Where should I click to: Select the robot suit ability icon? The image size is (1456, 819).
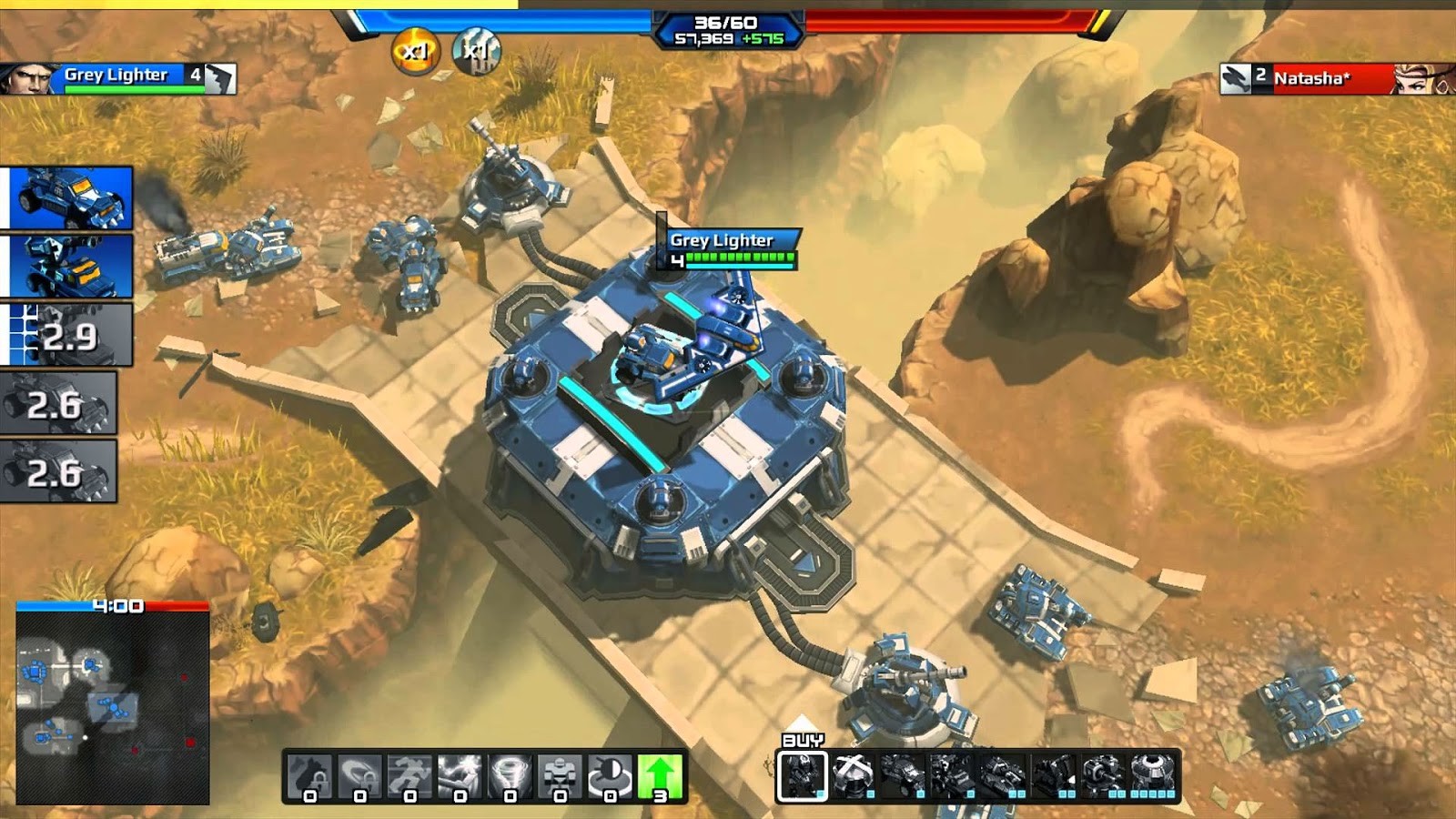click(x=560, y=775)
